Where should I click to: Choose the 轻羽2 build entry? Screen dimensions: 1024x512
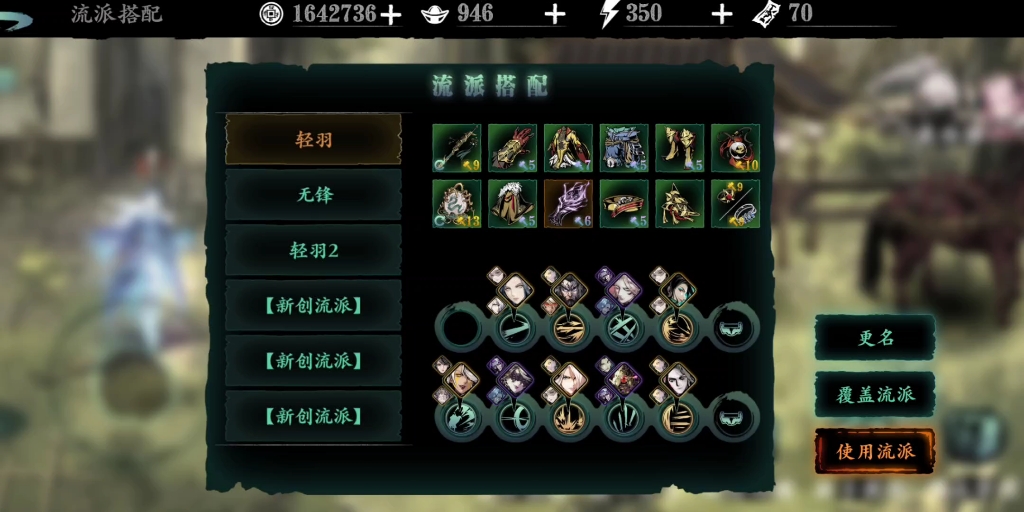[313, 250]
